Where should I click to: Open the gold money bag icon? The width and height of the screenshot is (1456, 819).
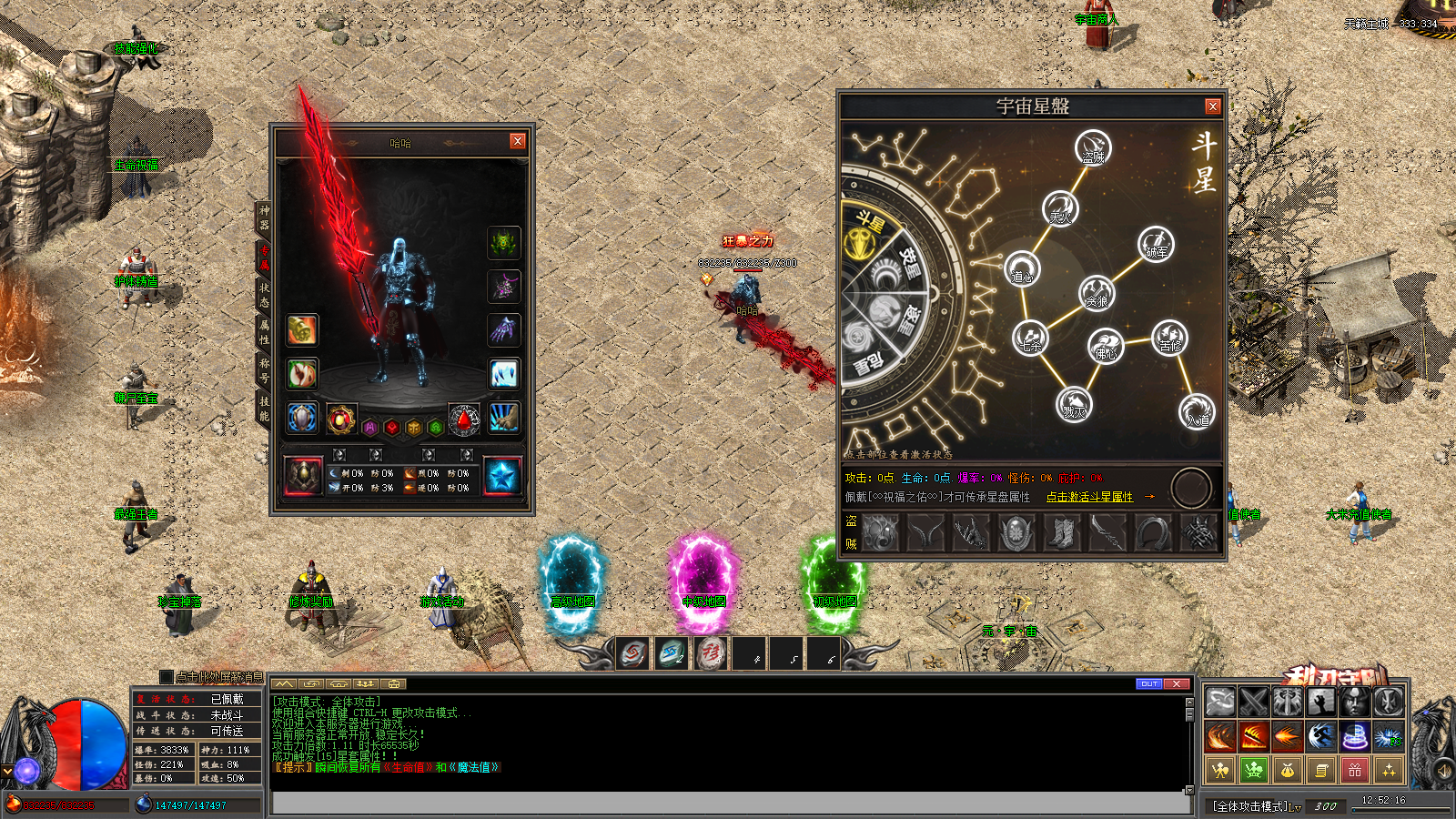1287,771
